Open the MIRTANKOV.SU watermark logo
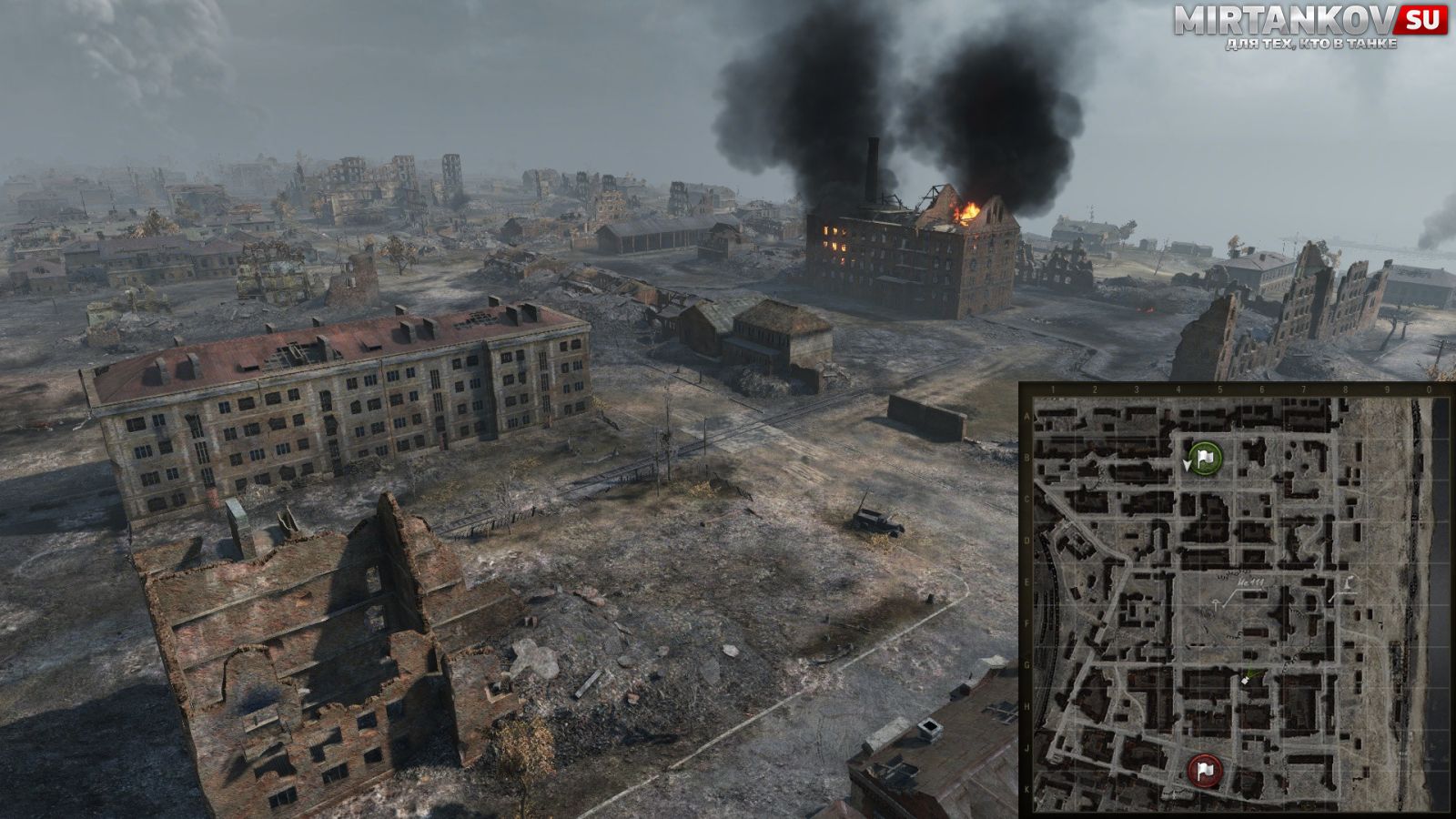This screenshot has width=1456, height=819. [x=1309, y=25]
